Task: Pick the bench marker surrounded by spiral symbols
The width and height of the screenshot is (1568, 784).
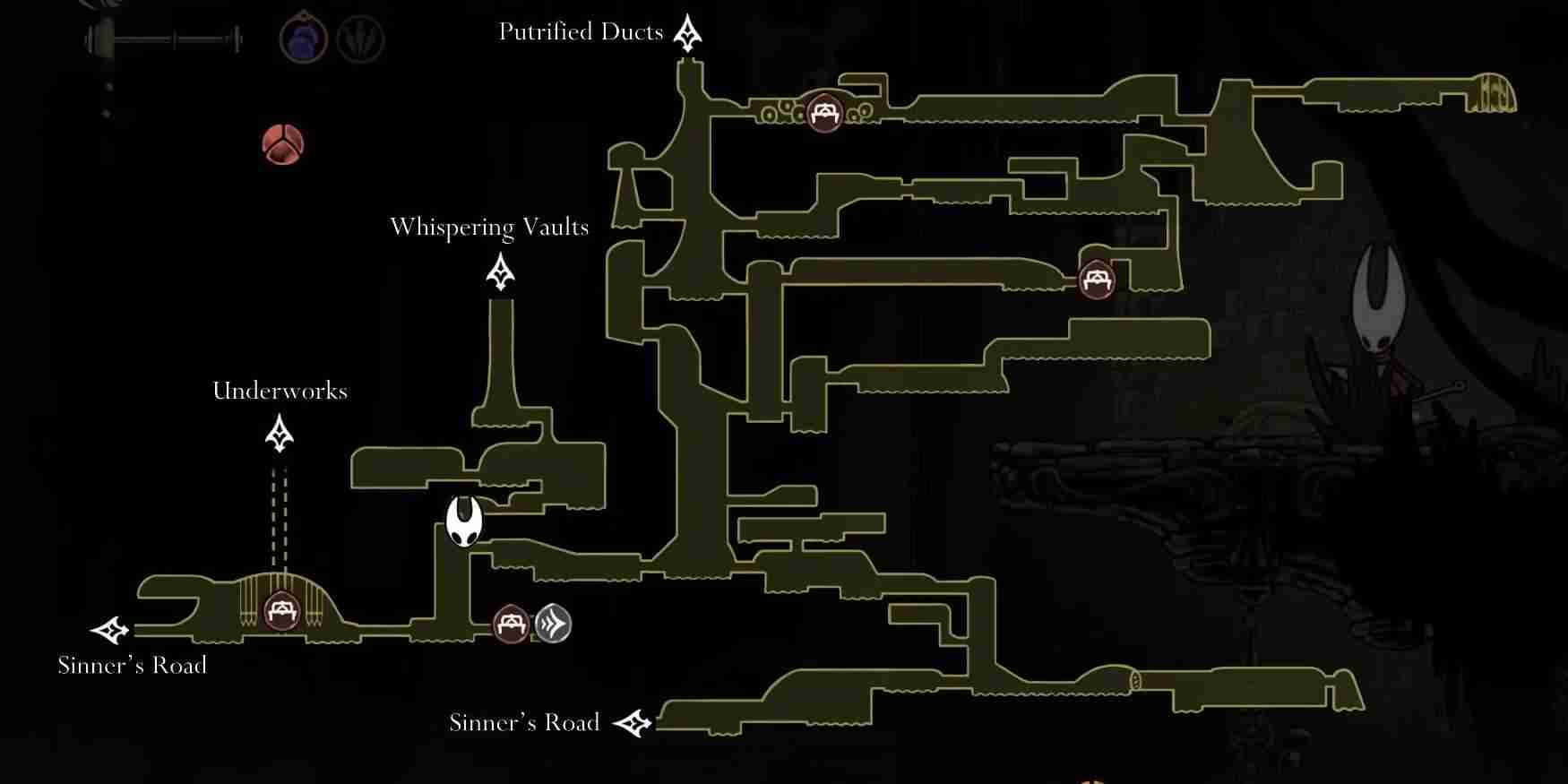Action: coord(823,113)
